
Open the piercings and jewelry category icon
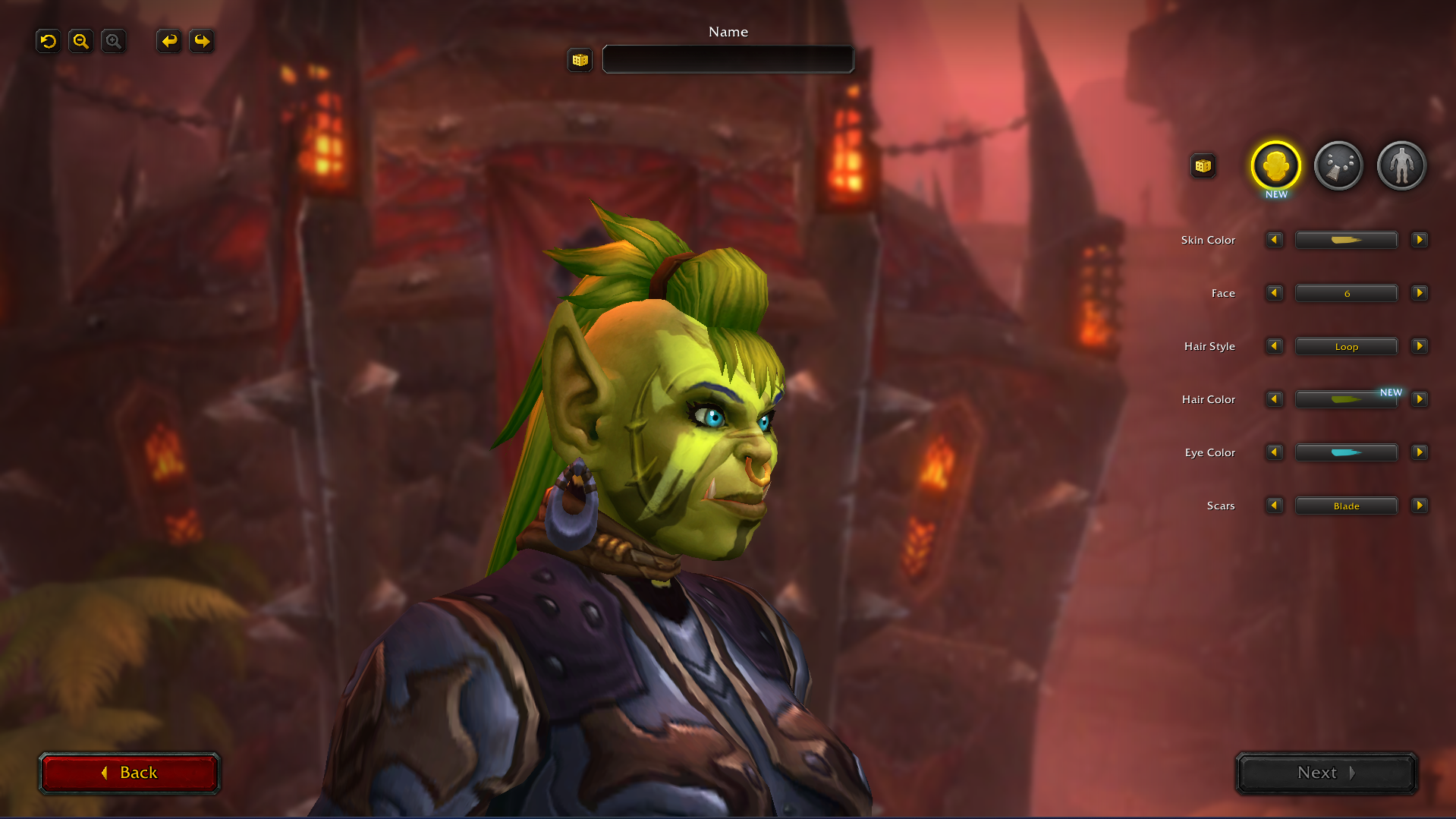pos(1338,165)
